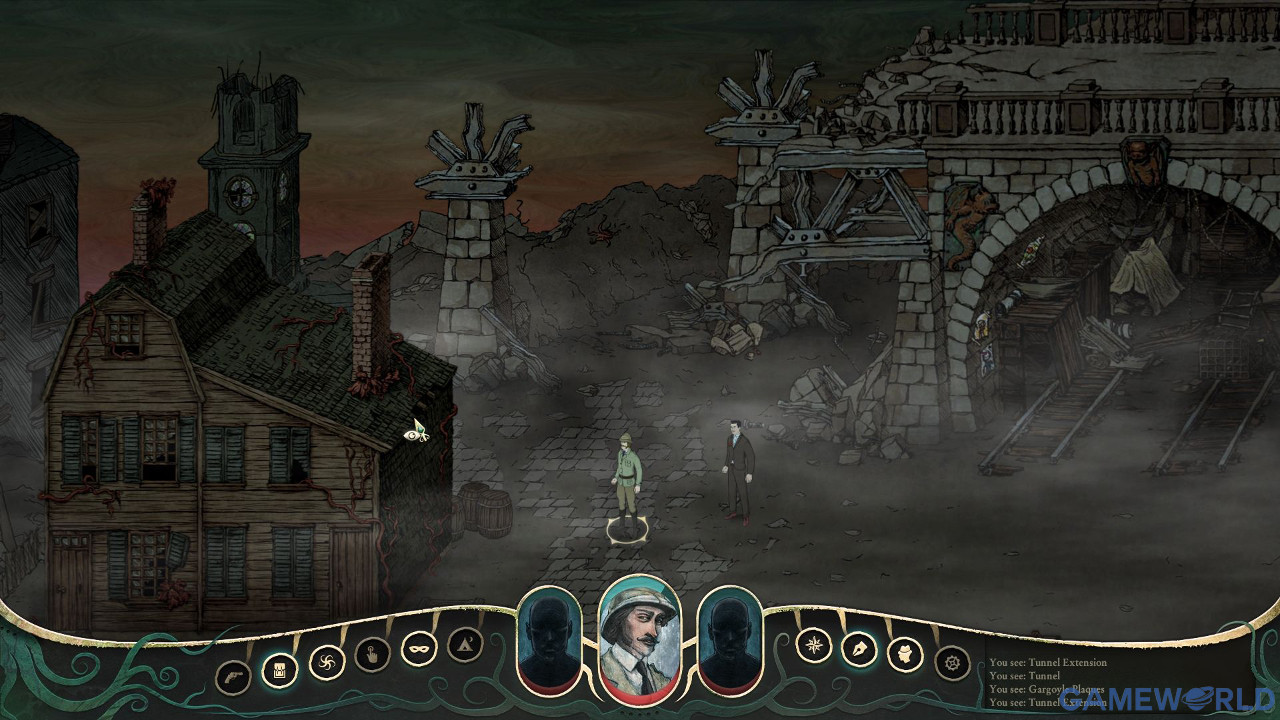
Task: Open the gear settings icon
Action: tap(952, 665)
